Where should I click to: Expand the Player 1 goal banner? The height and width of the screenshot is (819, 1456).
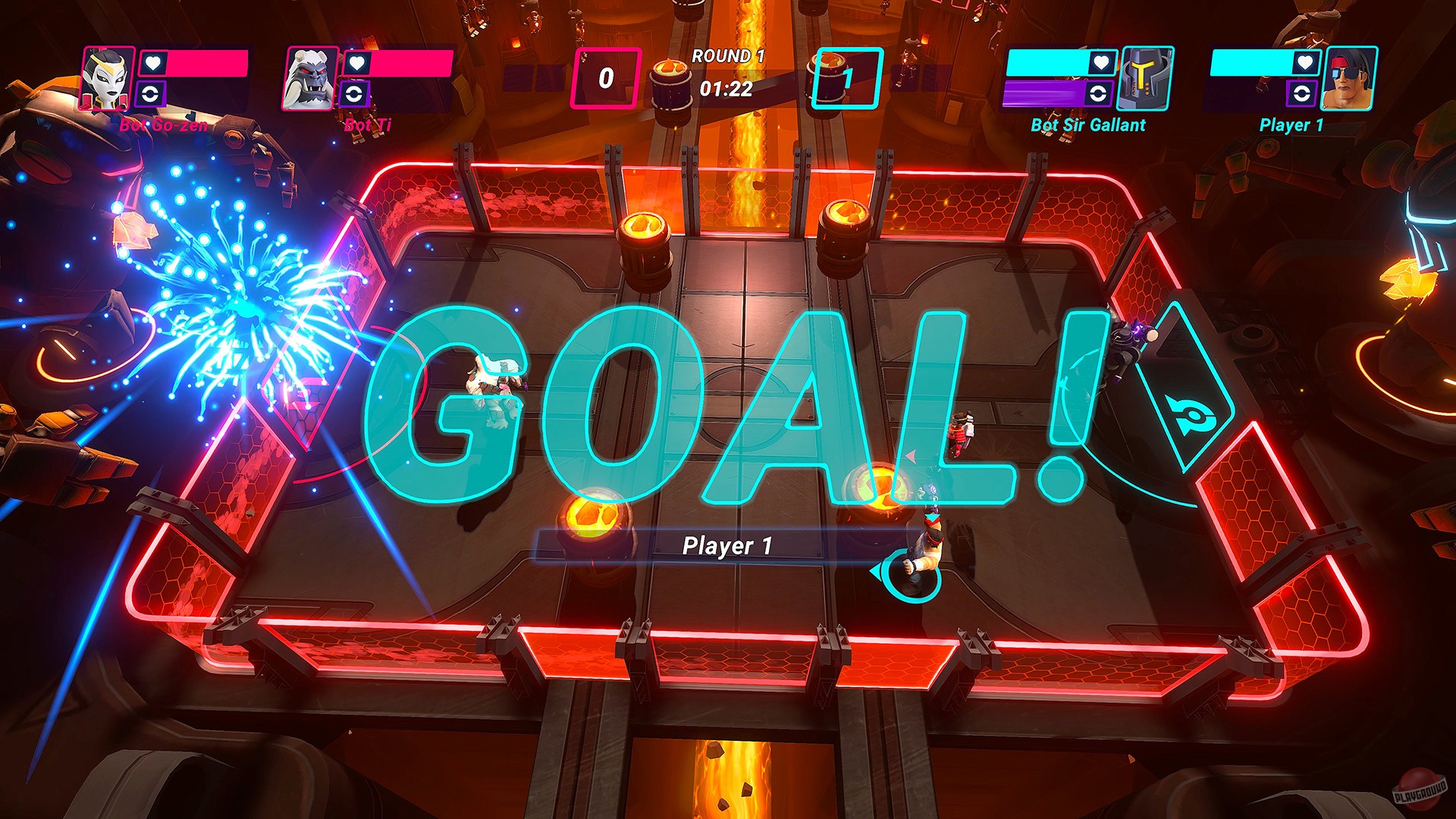(728, 544)
